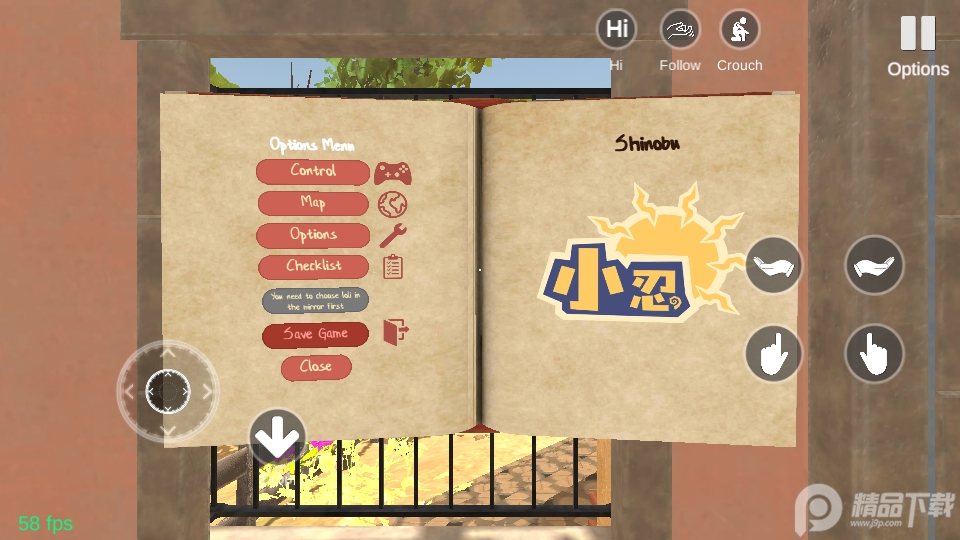Activate the Follow command button
Image resolution: width=960 pixels, height=540 pixels.
coord(680,30)
